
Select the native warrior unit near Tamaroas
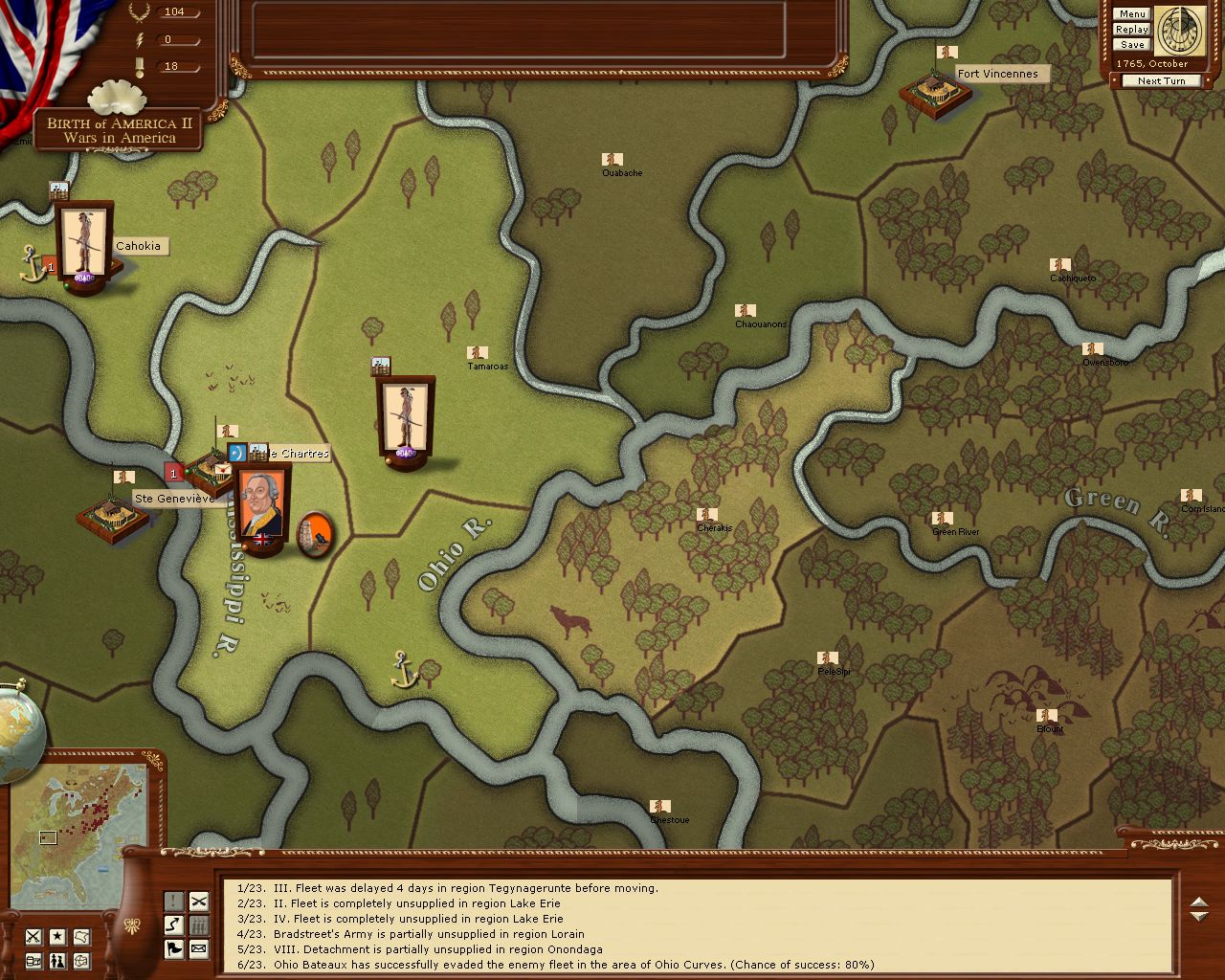pyautogui.click(x=405, y=418)
